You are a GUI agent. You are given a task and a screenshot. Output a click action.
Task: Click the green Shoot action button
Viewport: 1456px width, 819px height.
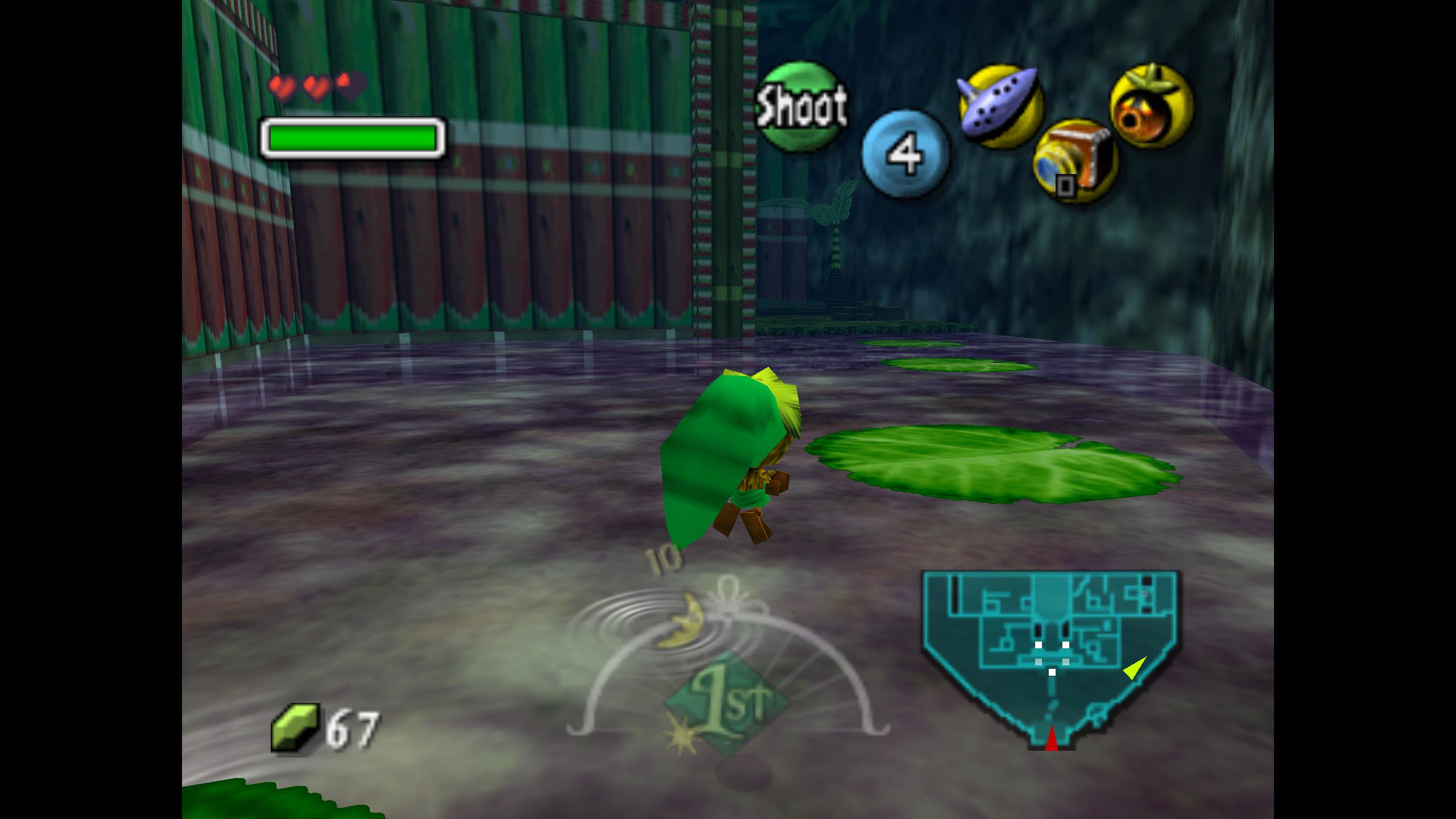801,107
